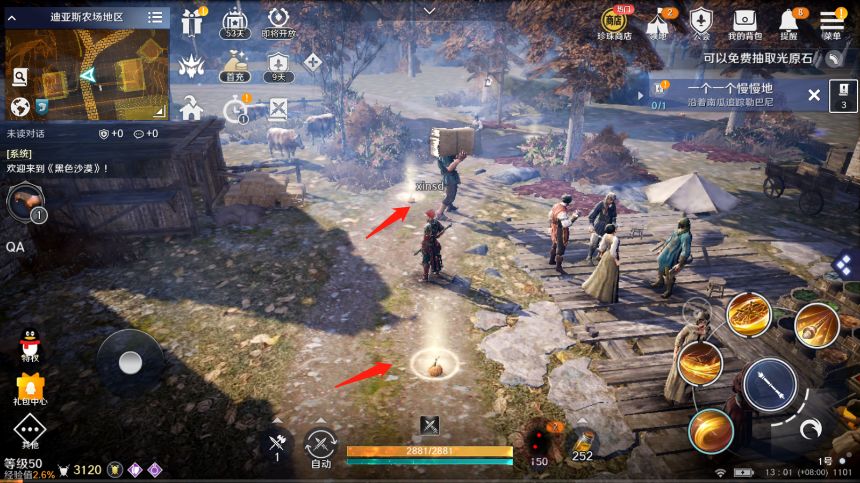
Task: Use the potion with 252 count
Action: click(x=581, y=443)
